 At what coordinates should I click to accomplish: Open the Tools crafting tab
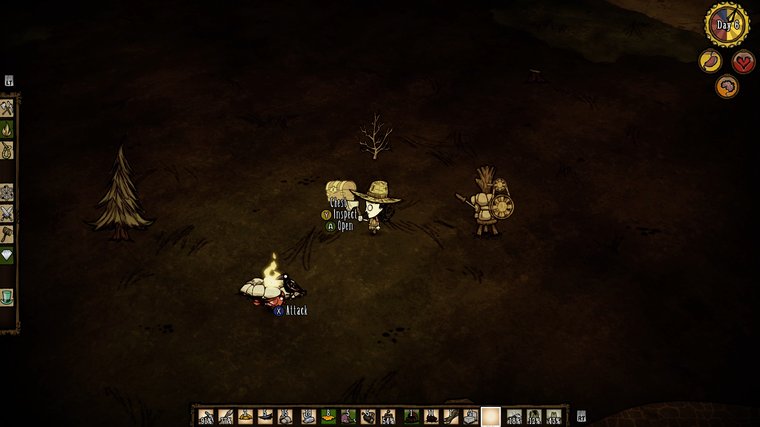[7, 108]
